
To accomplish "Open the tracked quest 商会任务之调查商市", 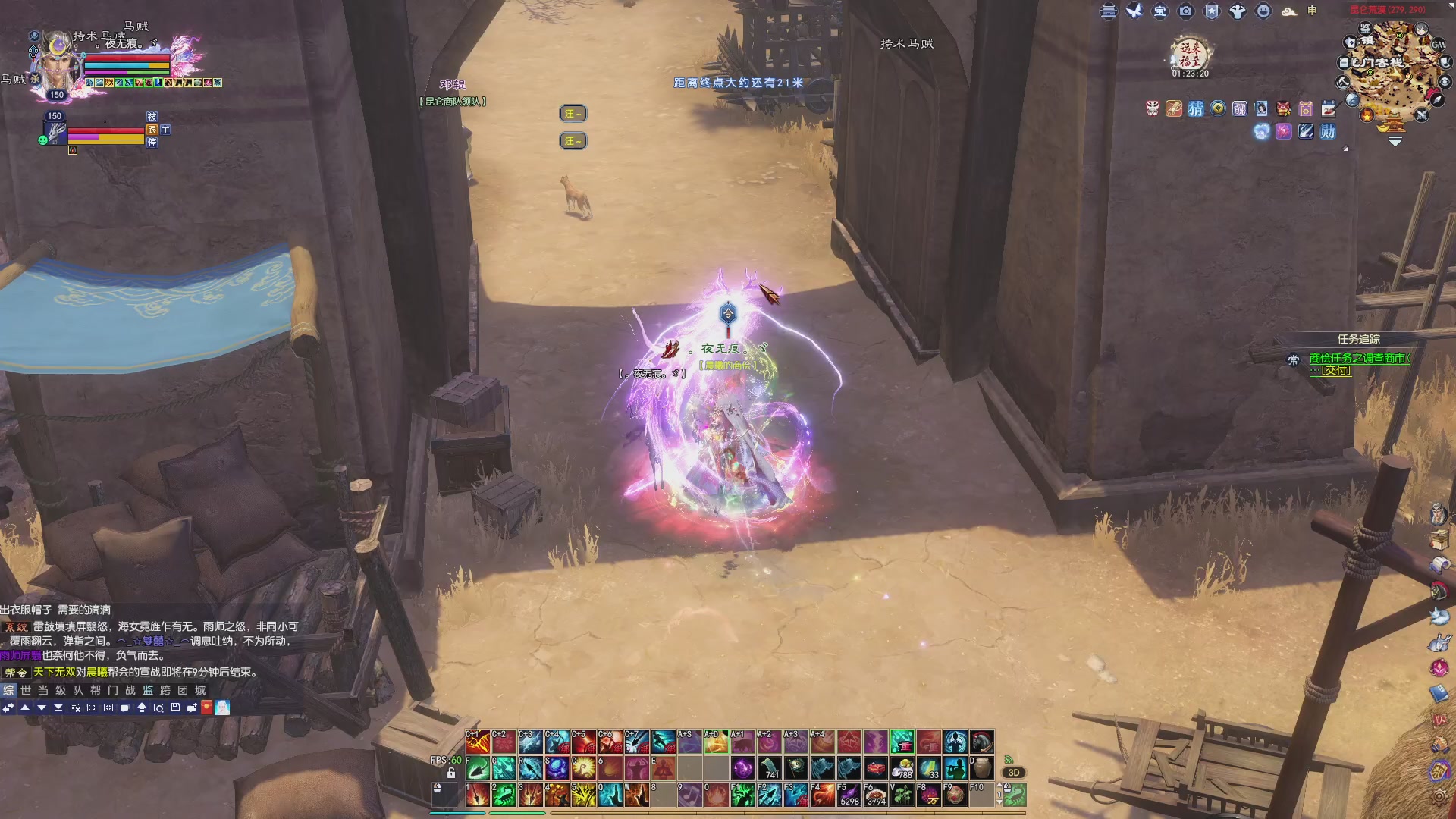I will (x=1359, y=358).
